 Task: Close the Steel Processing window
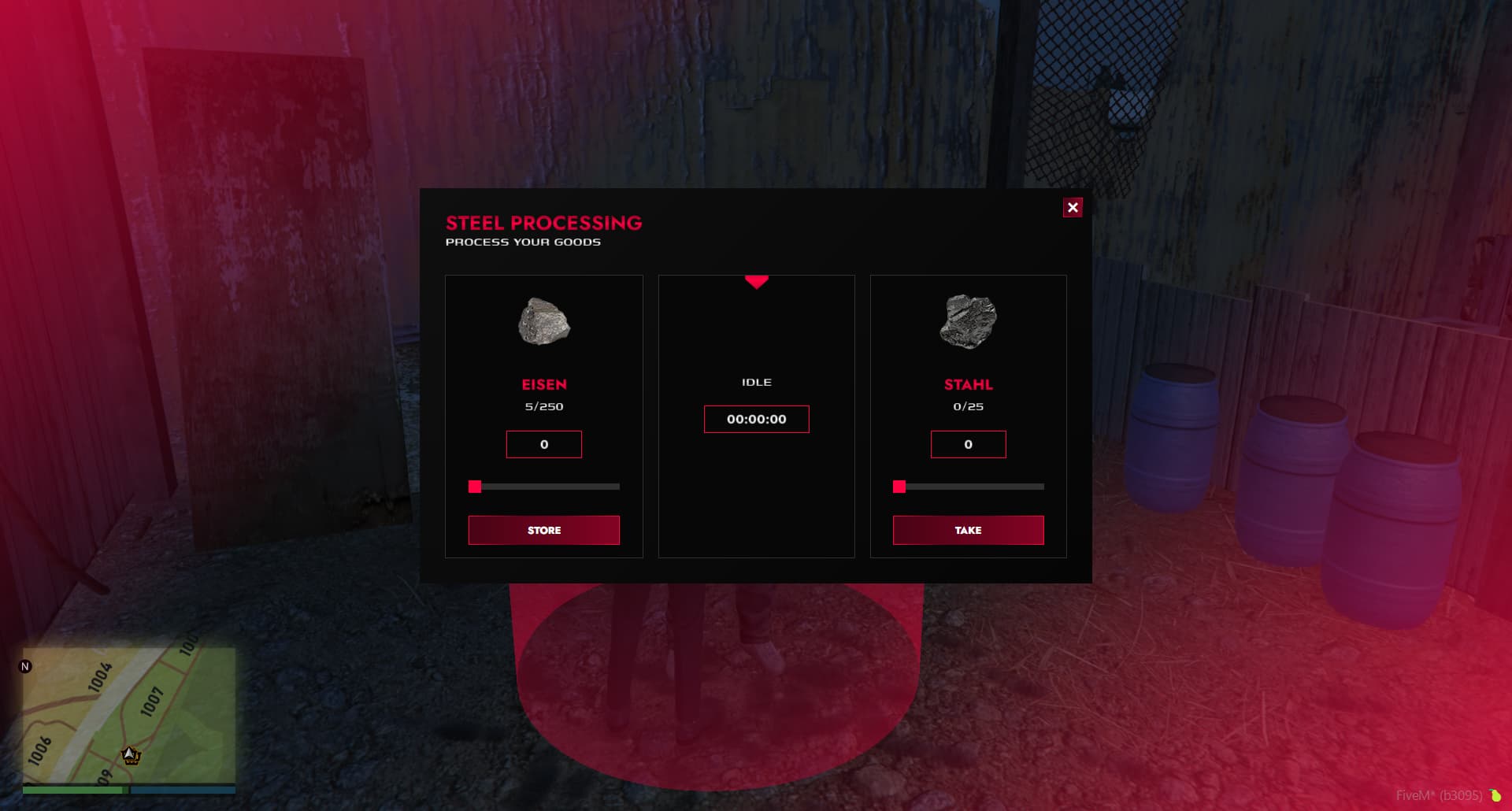(1073, 207)
